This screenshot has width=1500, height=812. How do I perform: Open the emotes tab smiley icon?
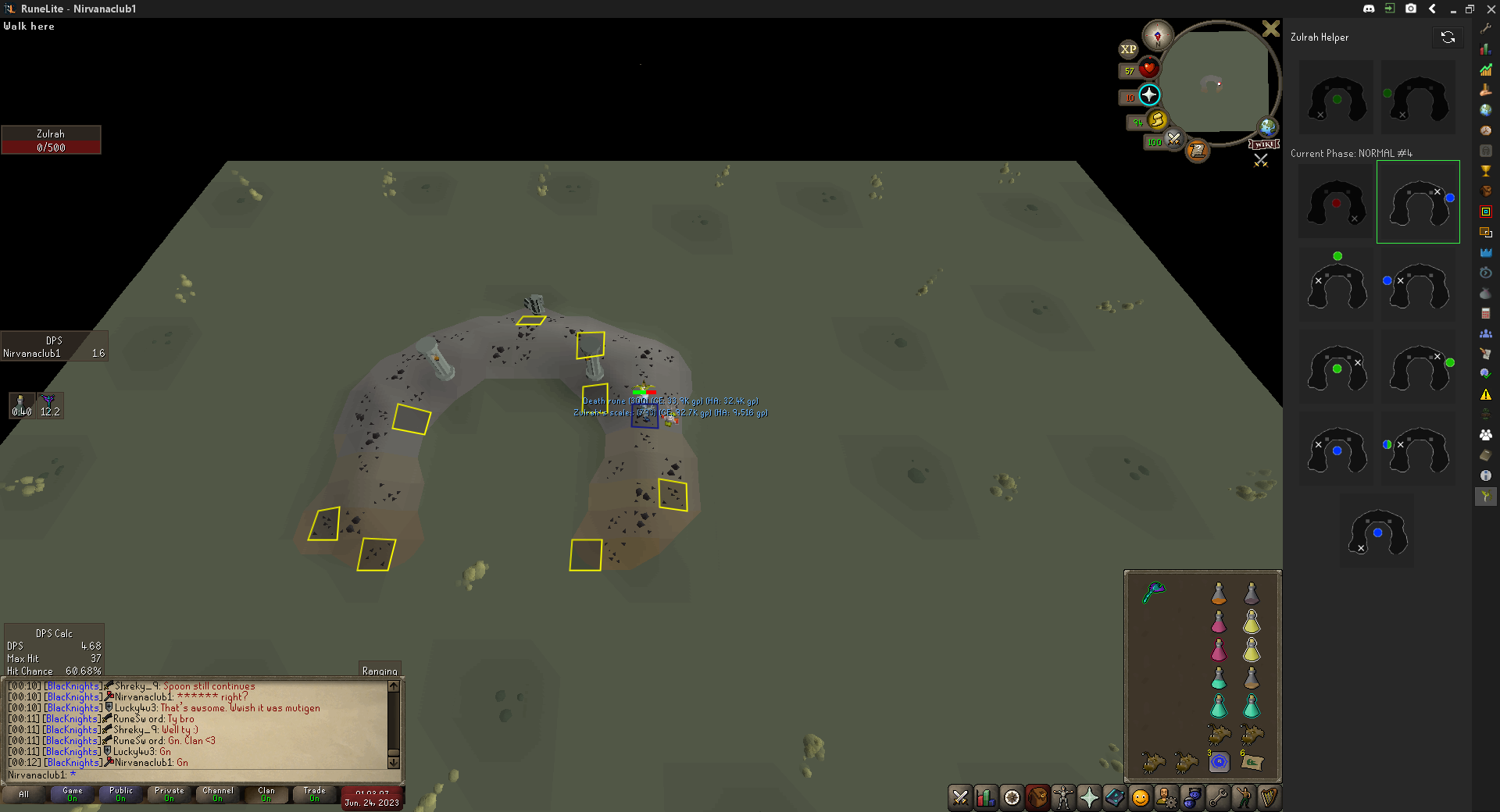1140,798
